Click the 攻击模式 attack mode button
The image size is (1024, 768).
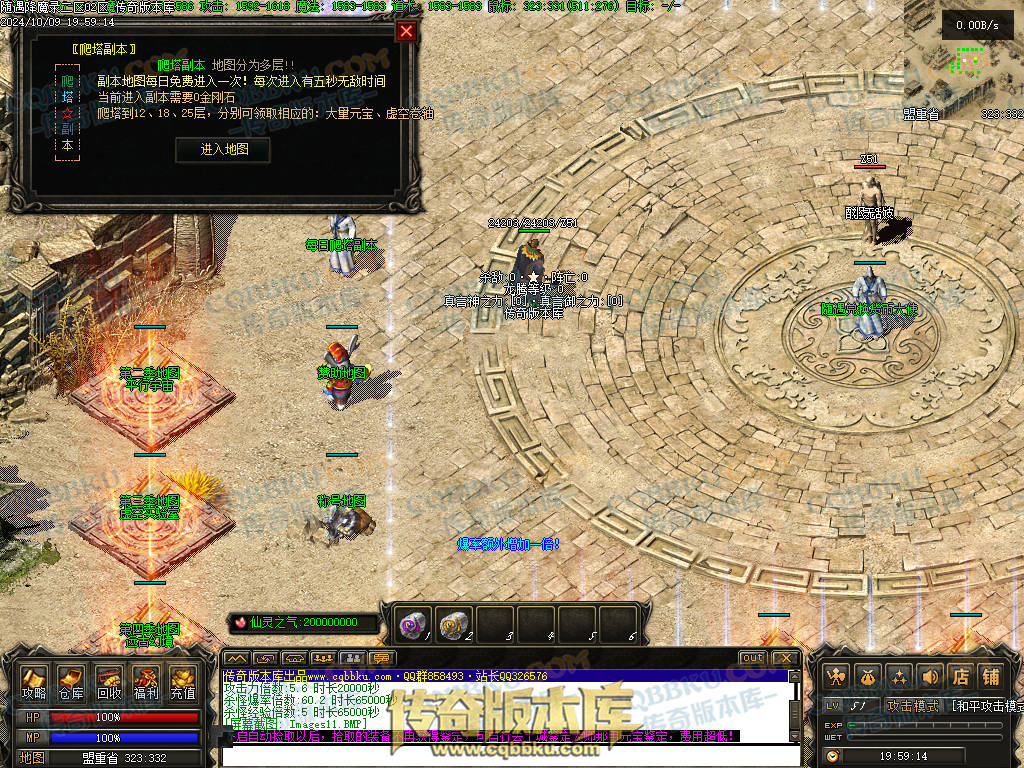pos(914,706)
